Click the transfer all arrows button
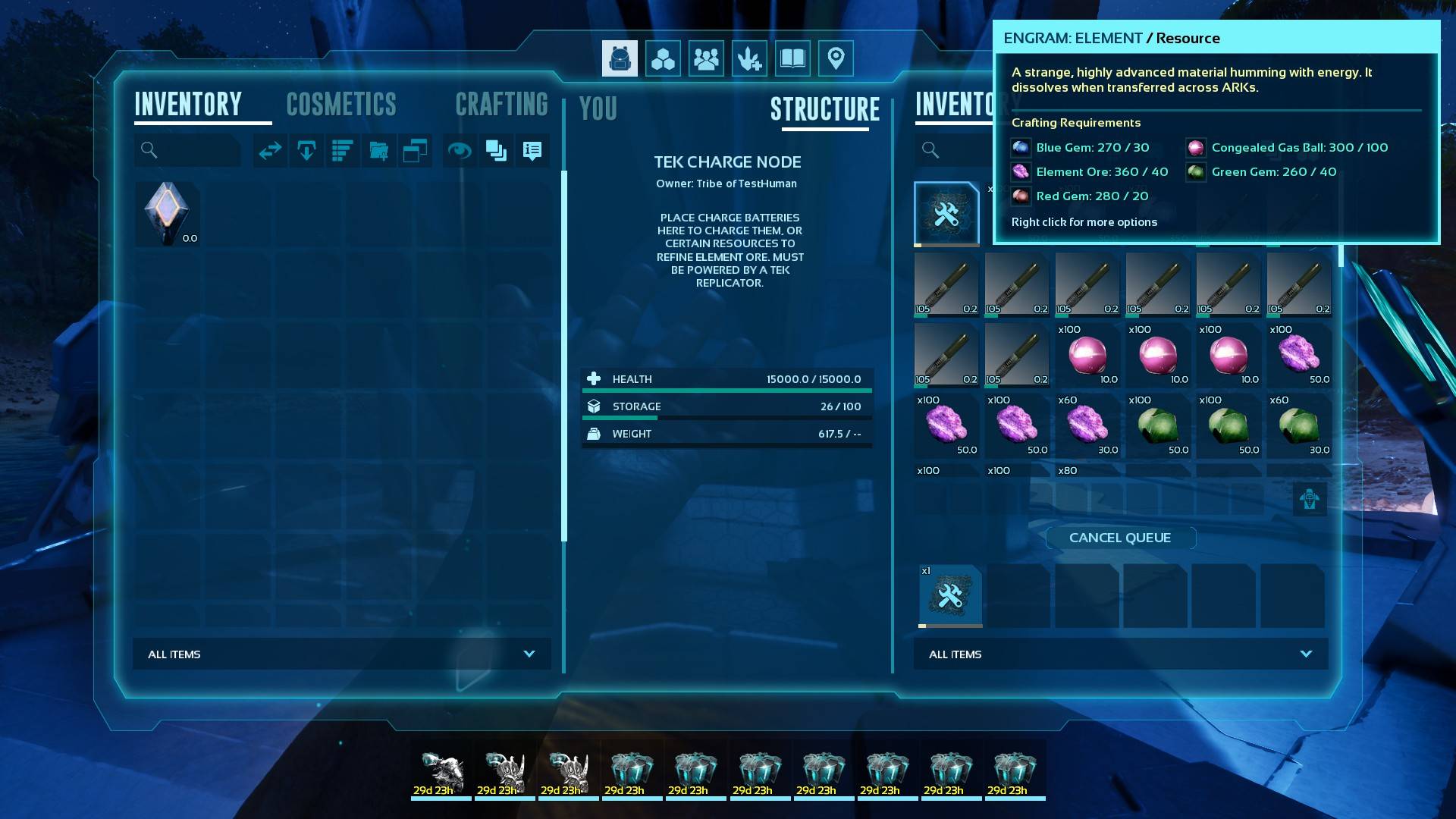 tap(270, 151)
